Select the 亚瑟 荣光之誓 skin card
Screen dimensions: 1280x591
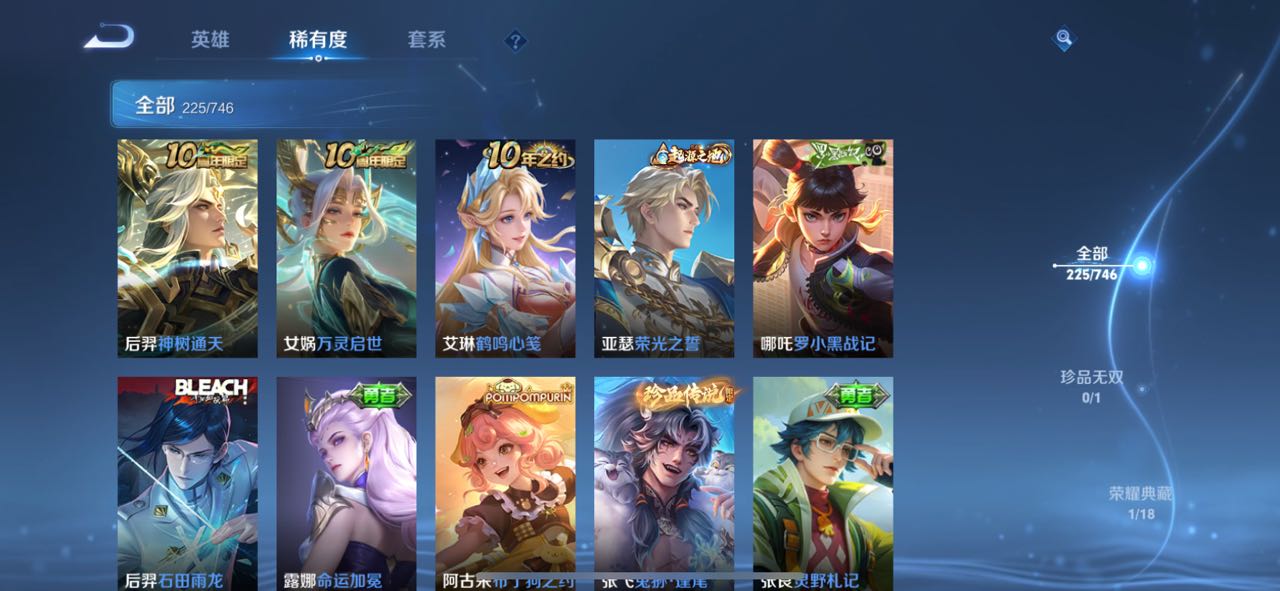pyautogui.click(x=664, y=248)
